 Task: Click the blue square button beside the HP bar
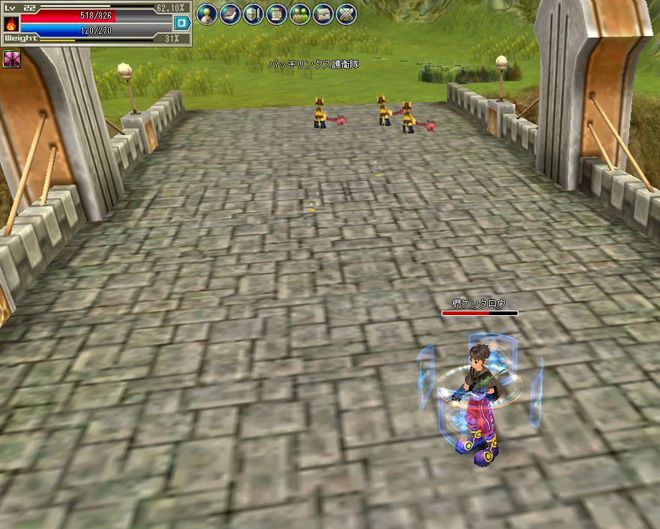click(181, 22)
